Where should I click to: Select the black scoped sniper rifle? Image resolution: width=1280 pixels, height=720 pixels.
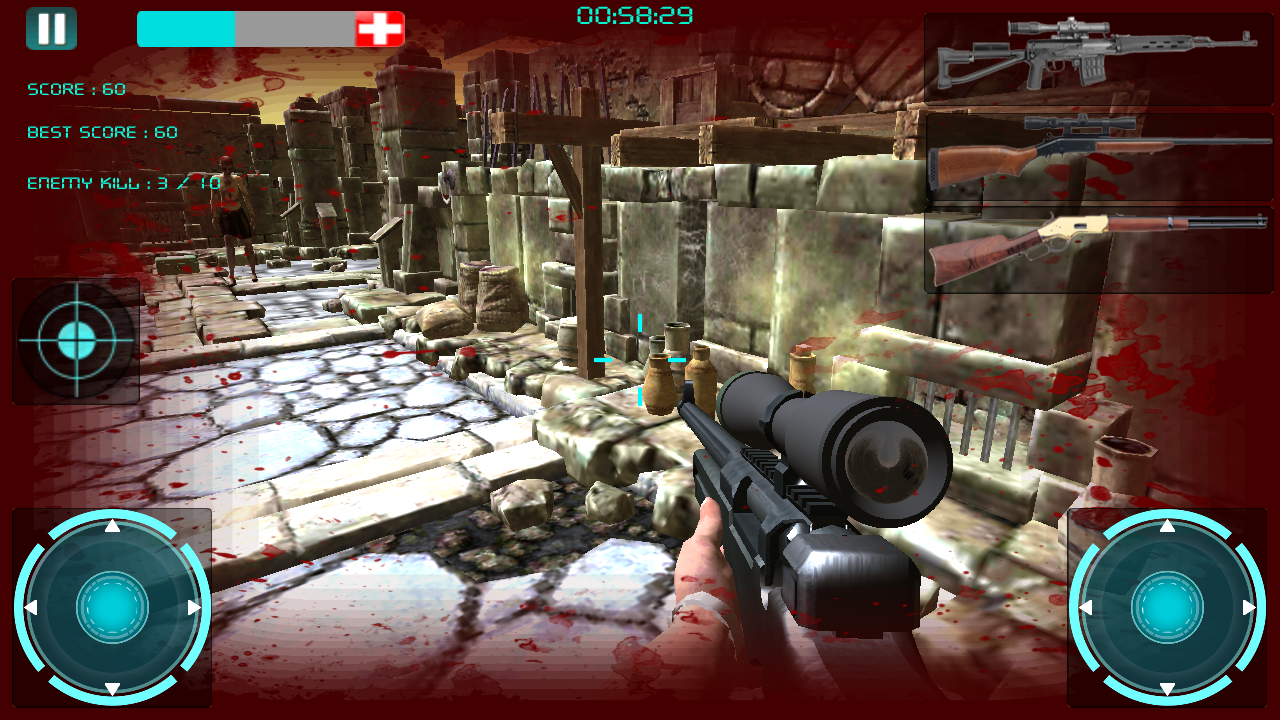tap(1100, 57)
